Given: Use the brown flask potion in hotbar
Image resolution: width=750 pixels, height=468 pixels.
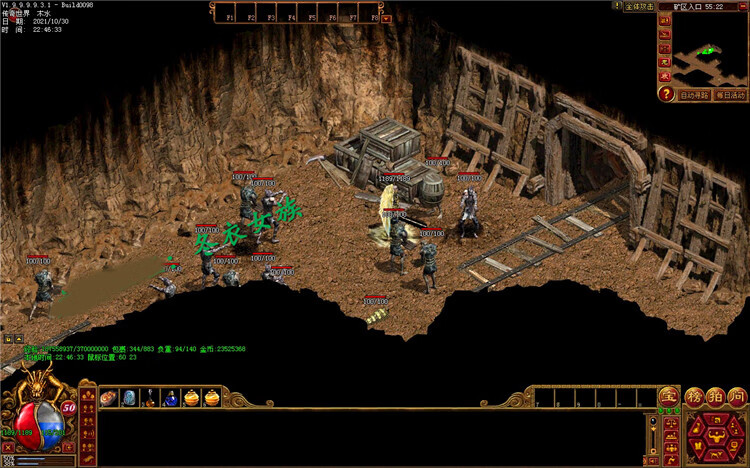Looking at the screenshot, I should 150,398.
